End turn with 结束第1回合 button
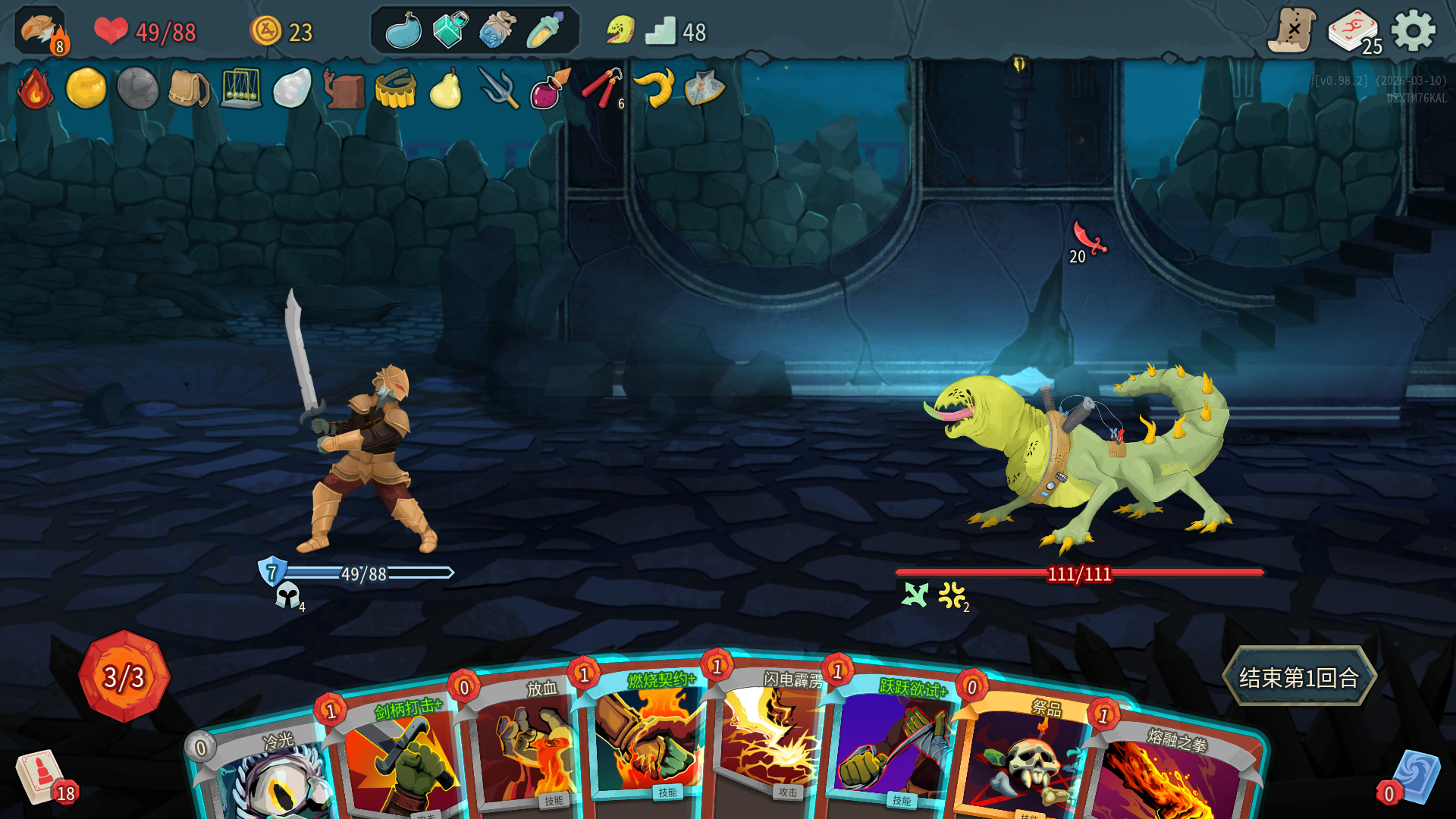 pos(1298,676)
